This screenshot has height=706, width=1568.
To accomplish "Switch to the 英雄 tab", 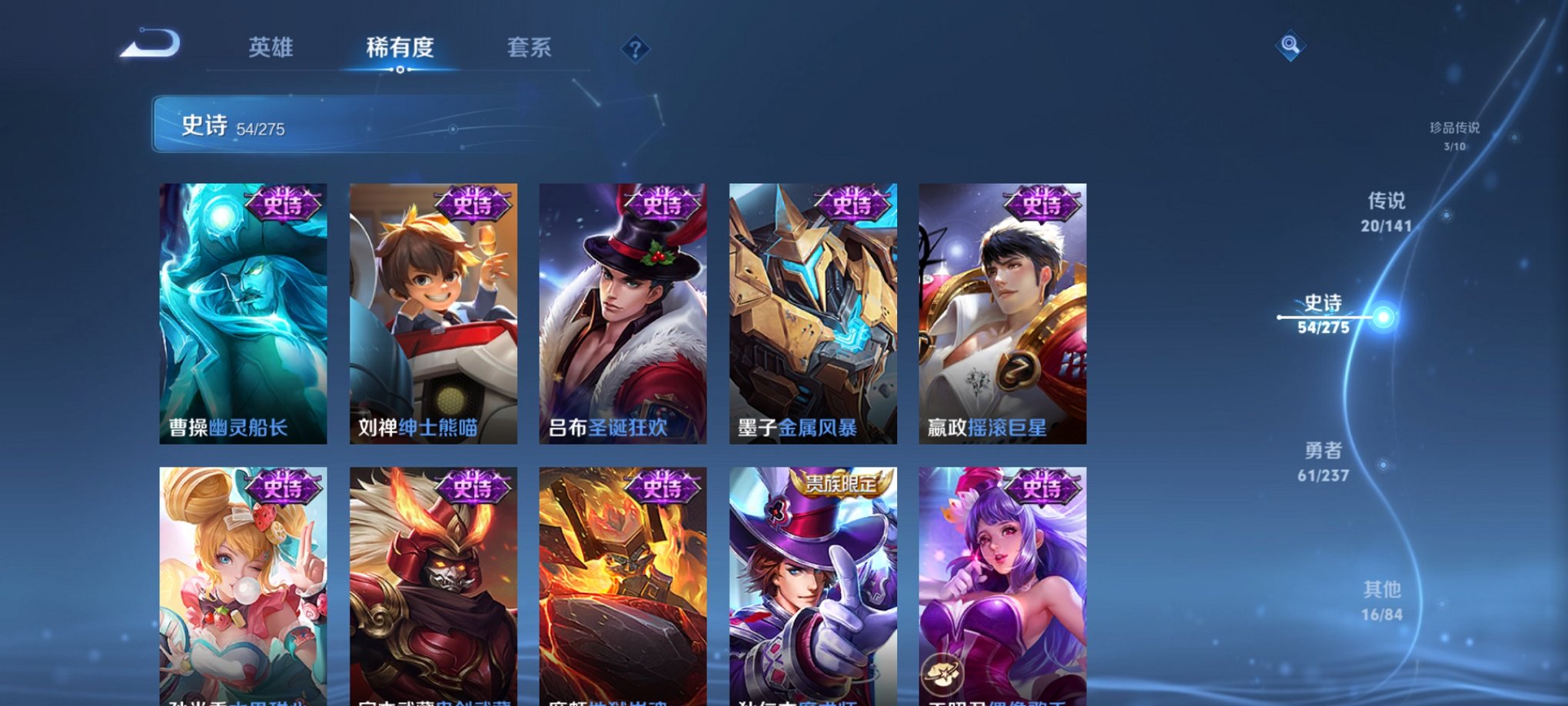I will coord(271,48).
